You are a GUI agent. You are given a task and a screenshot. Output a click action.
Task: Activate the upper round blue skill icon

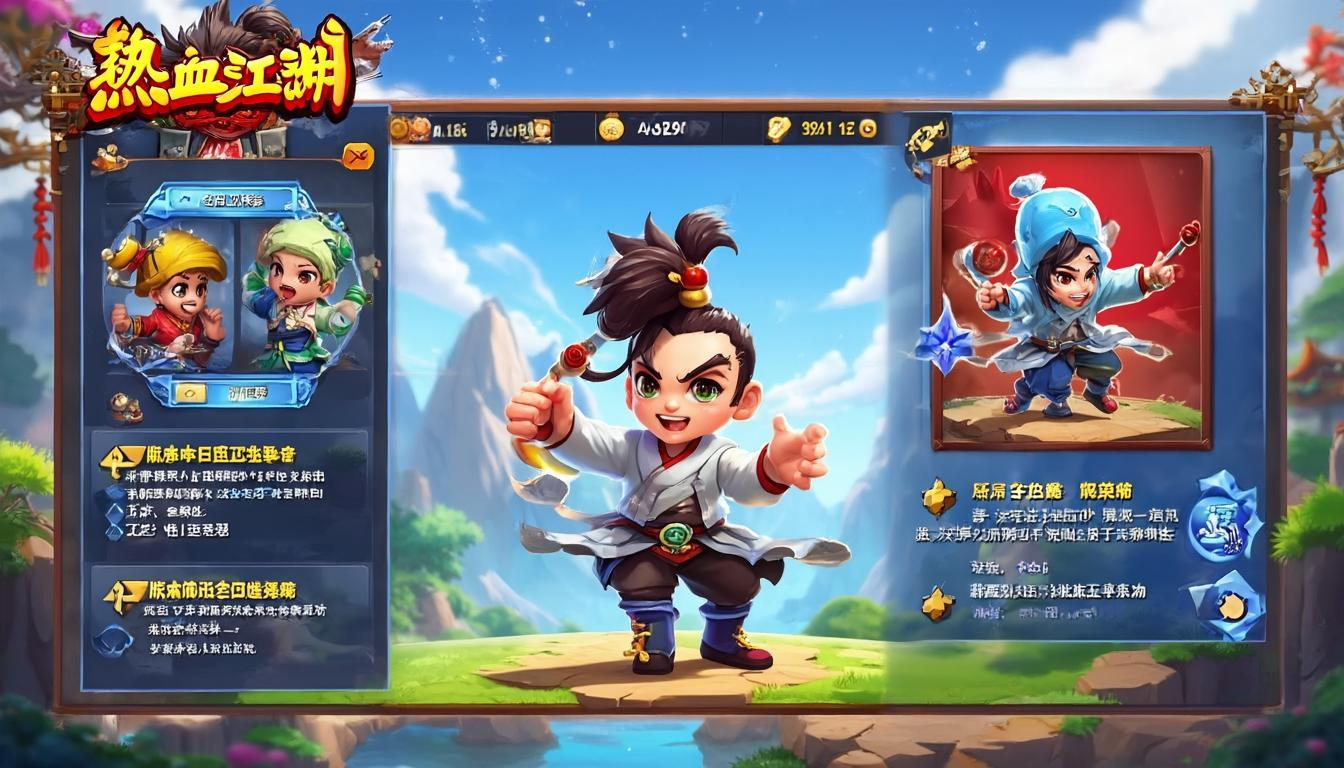tap(1225, 519)
